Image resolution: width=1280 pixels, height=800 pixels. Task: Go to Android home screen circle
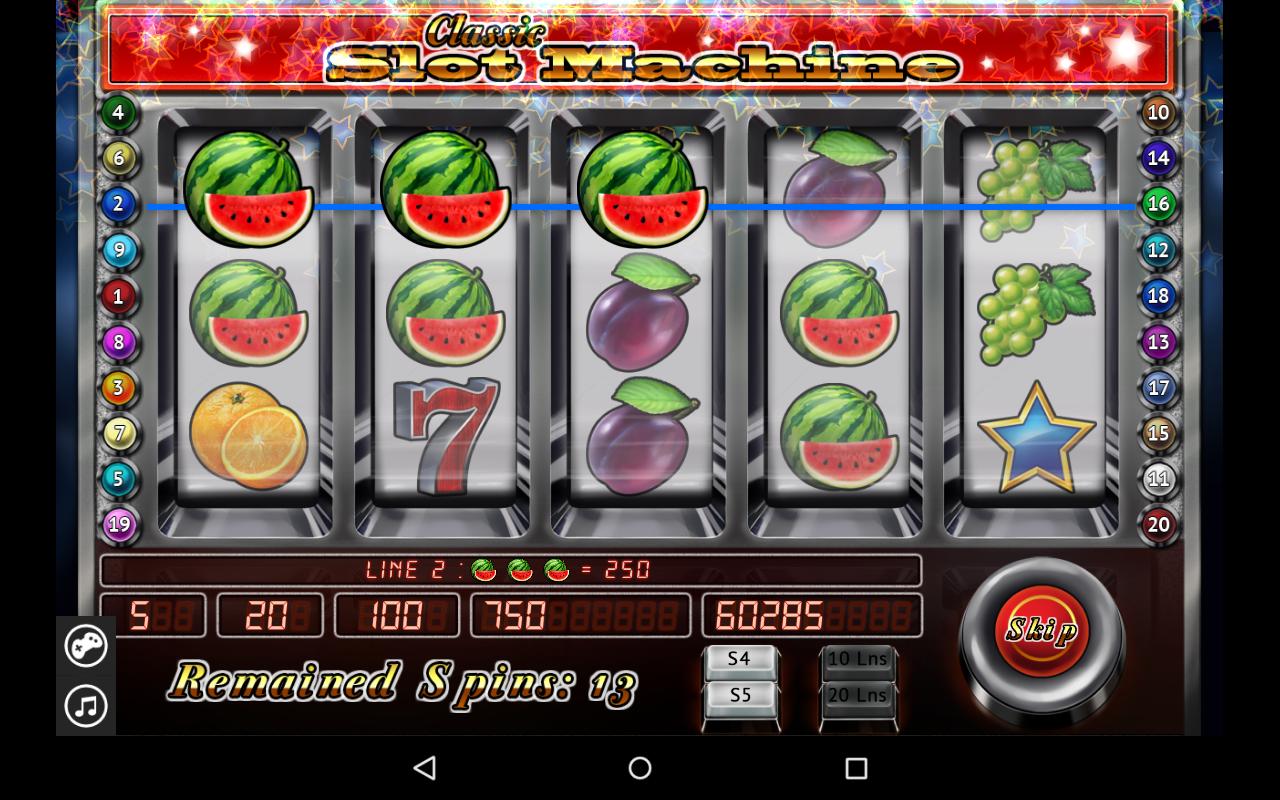pyautogui.click(x=640, y=768)
